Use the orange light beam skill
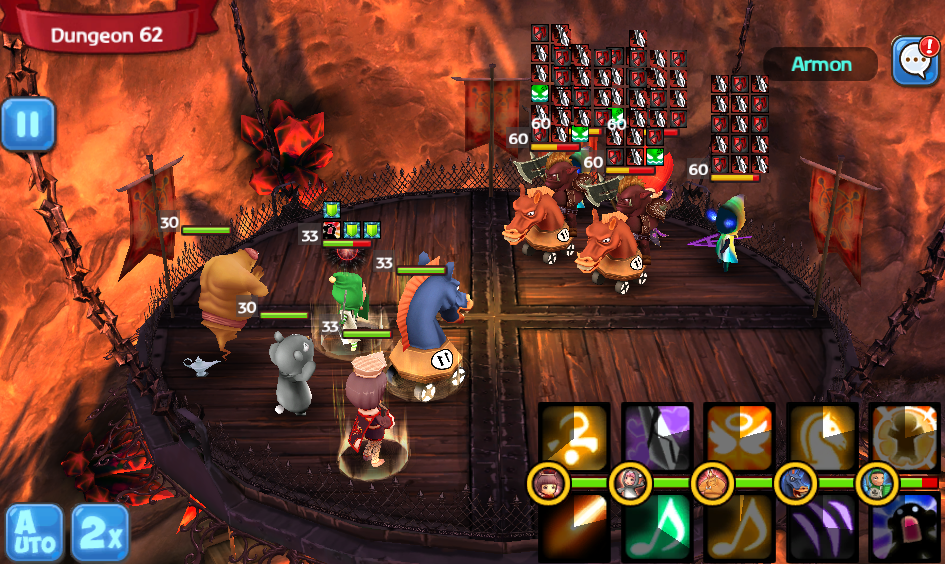This screenshot has height=564, width=945. tap(574, 526)
